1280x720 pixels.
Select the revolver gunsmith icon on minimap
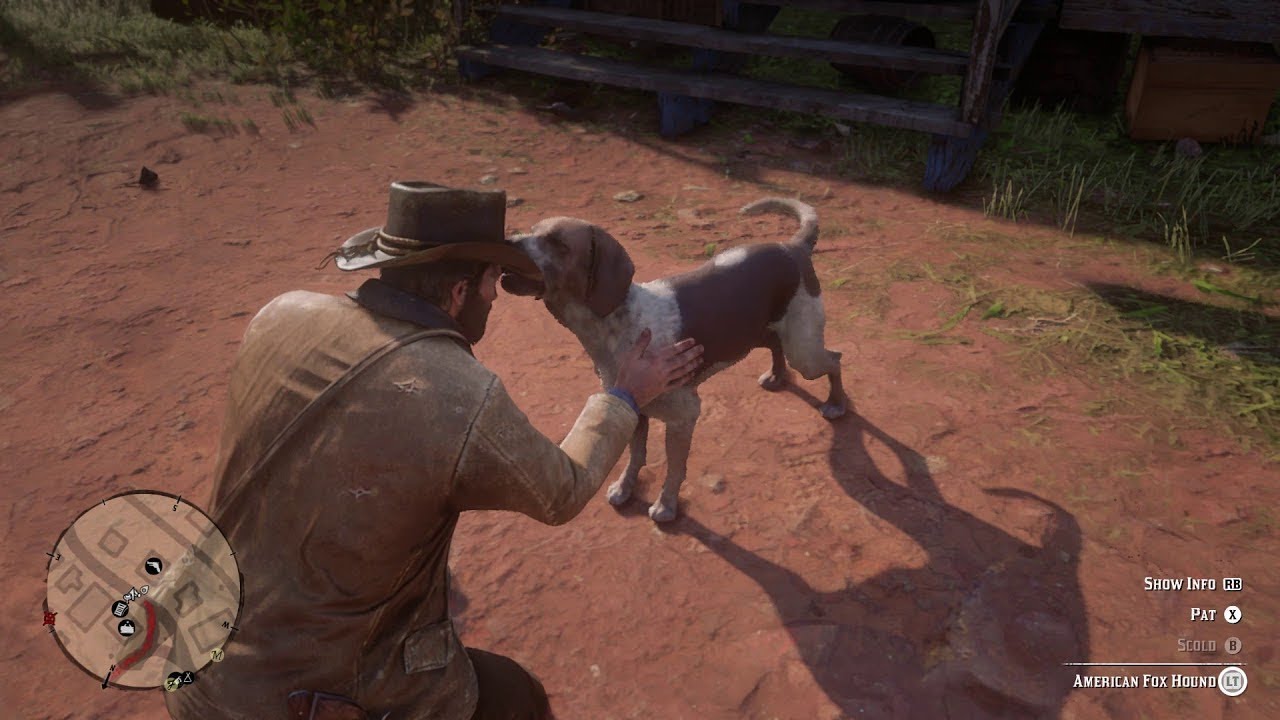point(153,565)
